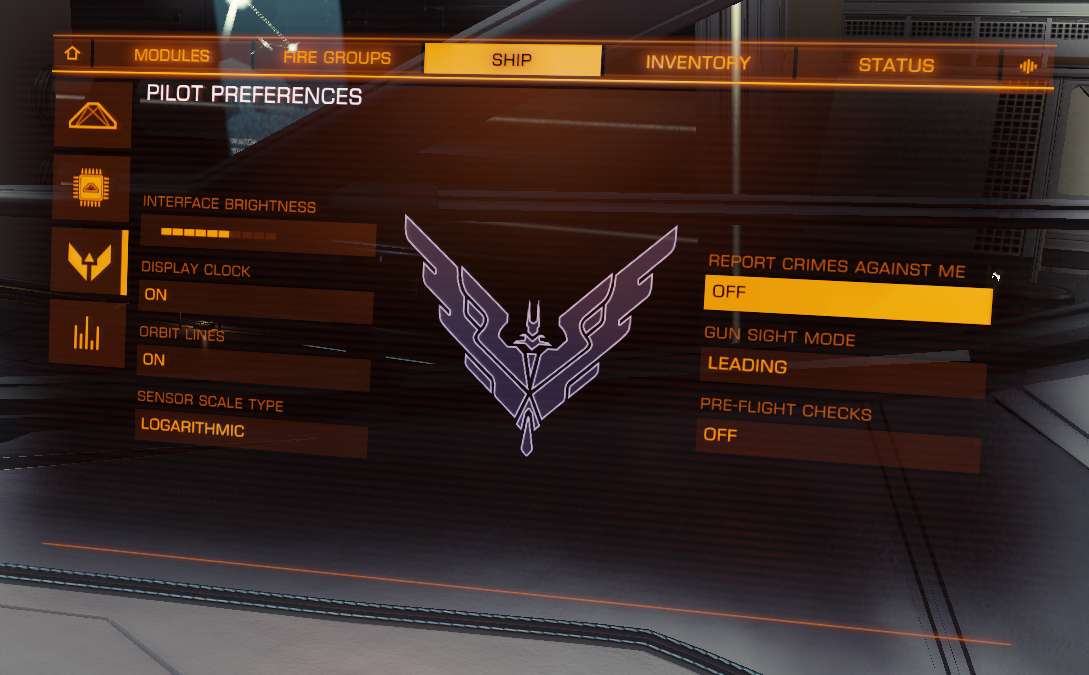Go to the Status tab

[x=896, y=66]
